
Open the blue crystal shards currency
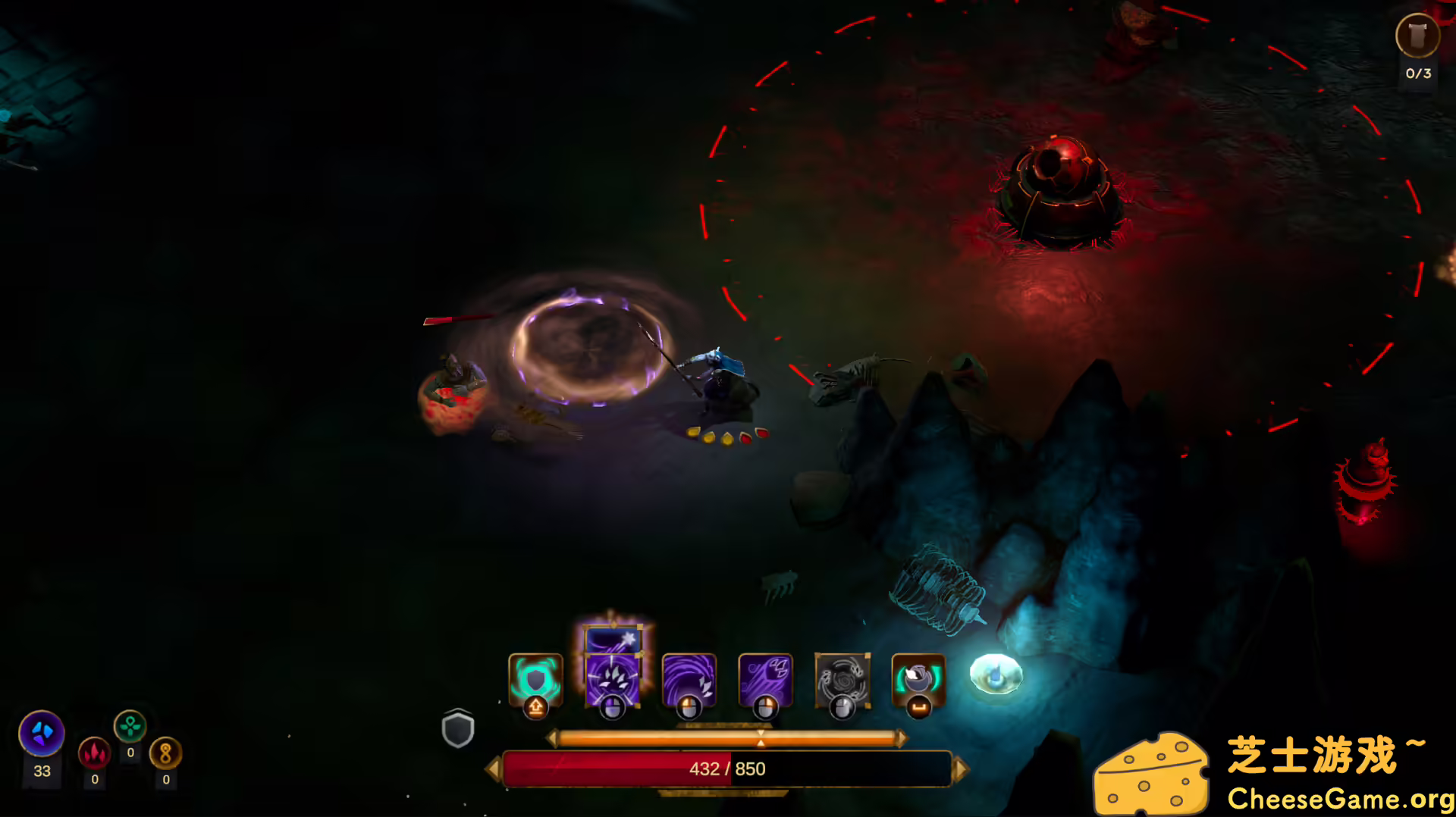click(x=42, y=734)
